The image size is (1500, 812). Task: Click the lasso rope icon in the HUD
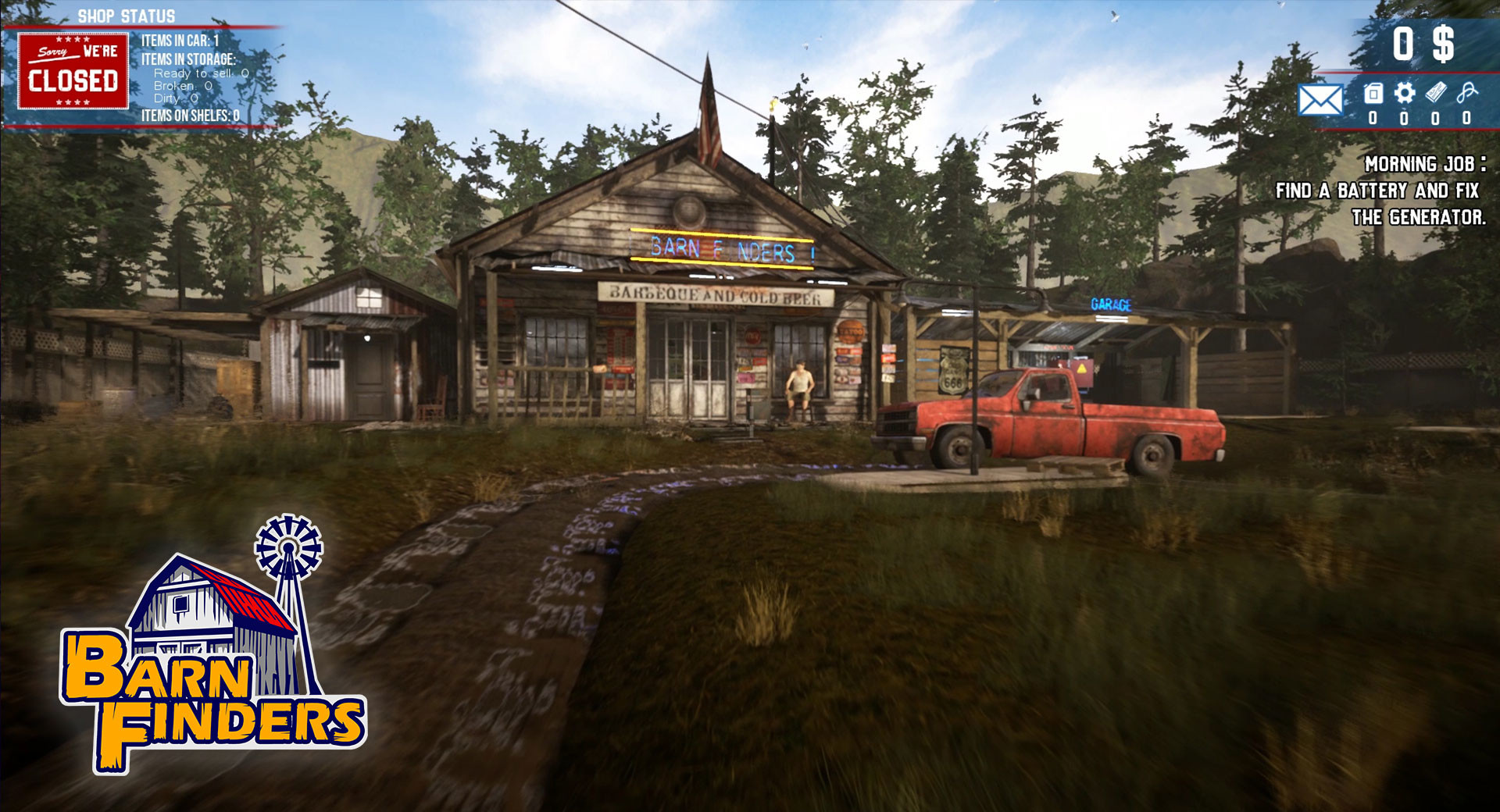(1467, 92)
